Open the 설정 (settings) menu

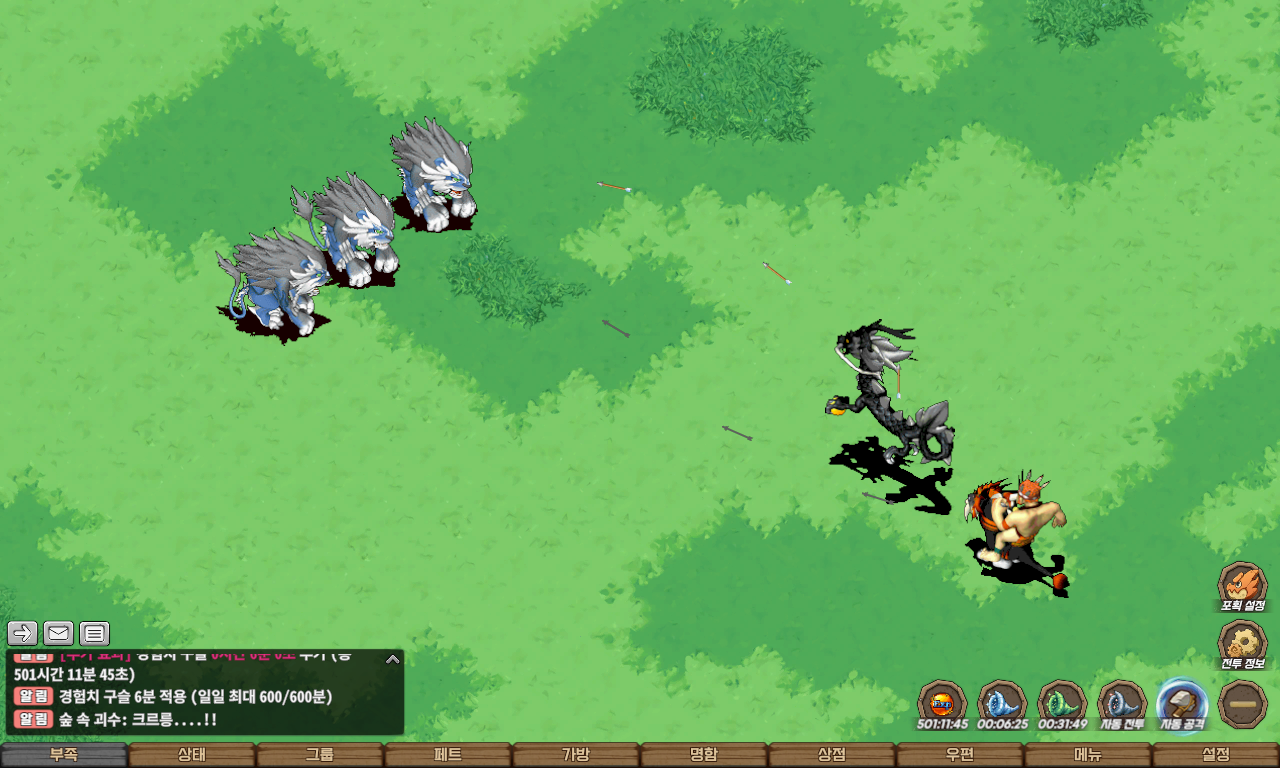point(1216,755)
